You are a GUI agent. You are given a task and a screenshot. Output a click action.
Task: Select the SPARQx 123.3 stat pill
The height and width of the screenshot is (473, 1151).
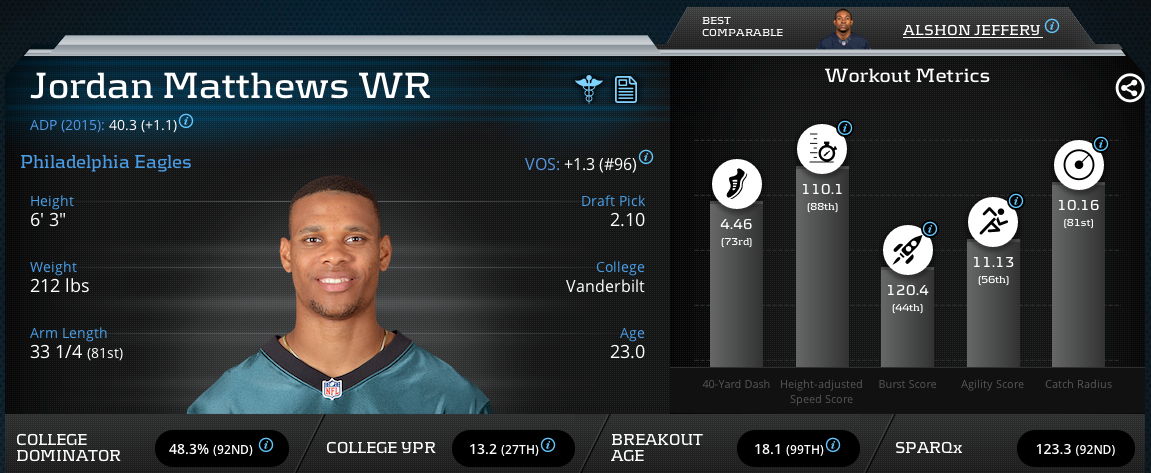pos(1075,446)
